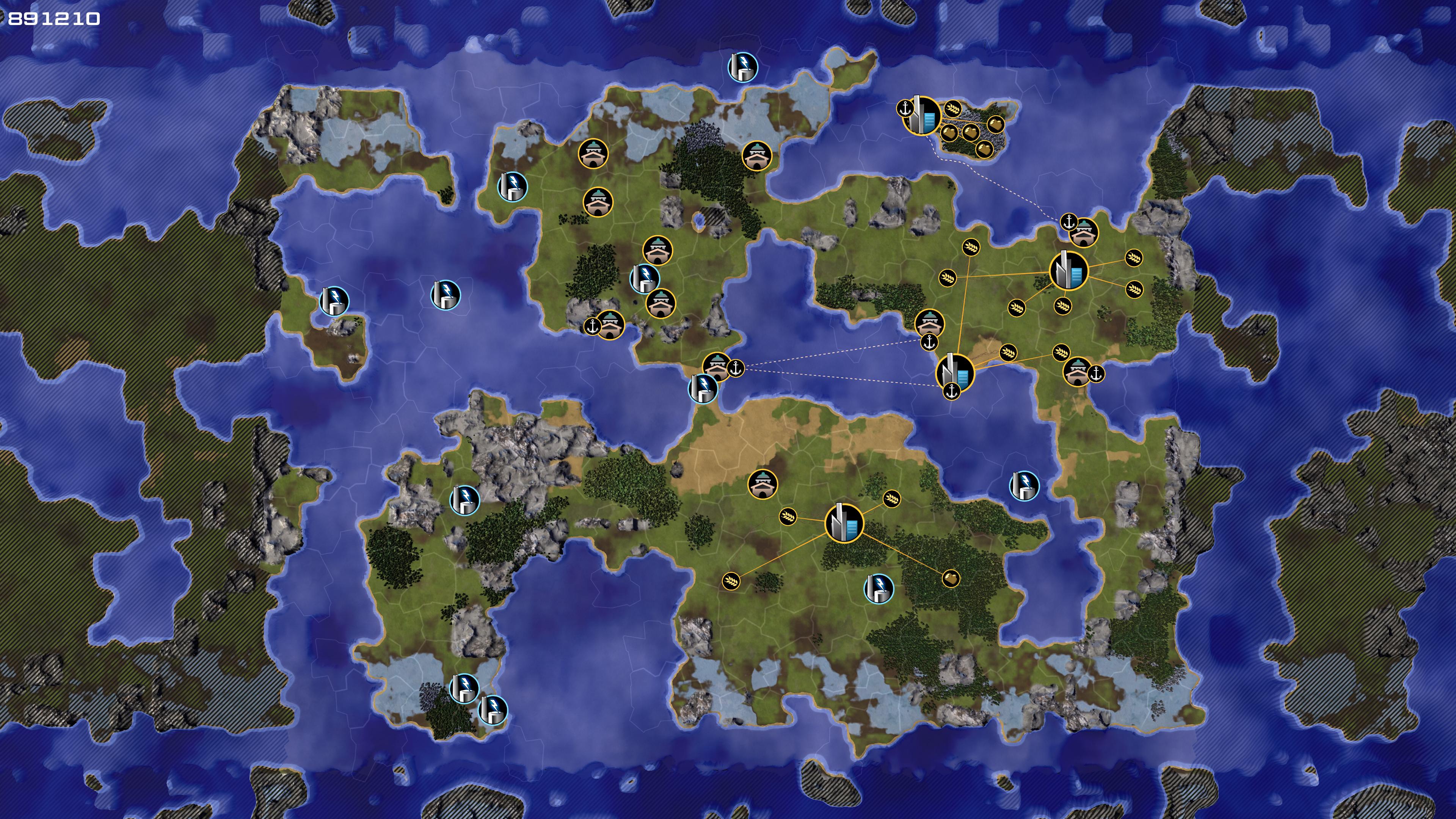Select the power plant between two domed buildings
This screenshot has width=1456, height=819.
[644, 278]
